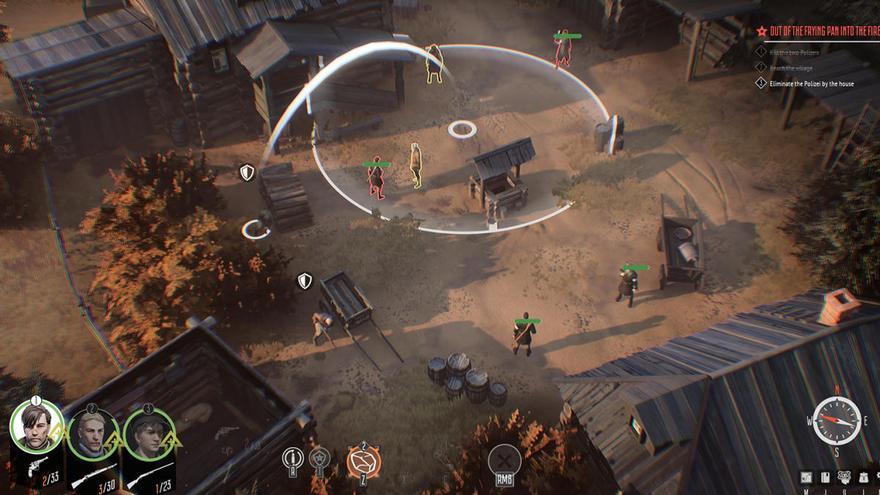Select the third squad member wearing a cap
The height and width of the screenshot is (495, 880).
point(149,433)
